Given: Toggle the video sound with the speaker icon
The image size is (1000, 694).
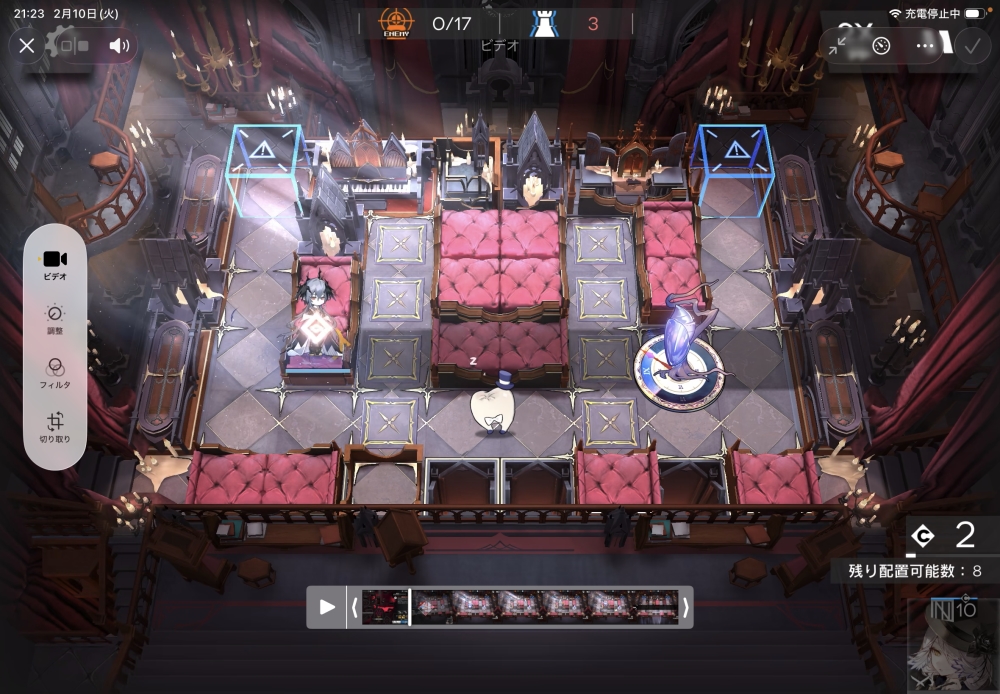Looking at the screenshot, I should point(120,45).
